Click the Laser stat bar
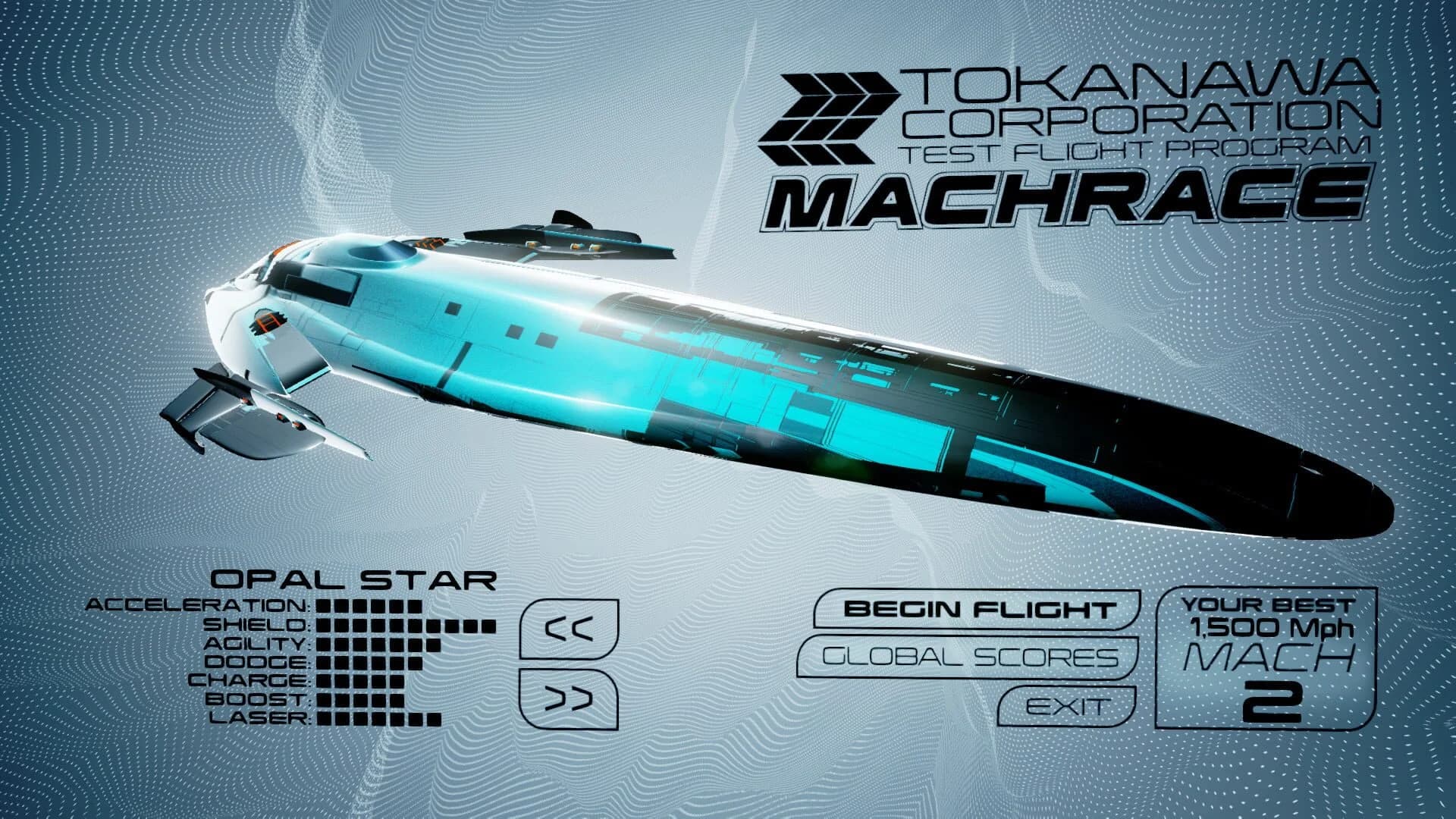The height and width of the screenshot is (819, 1456). (379, 719)
